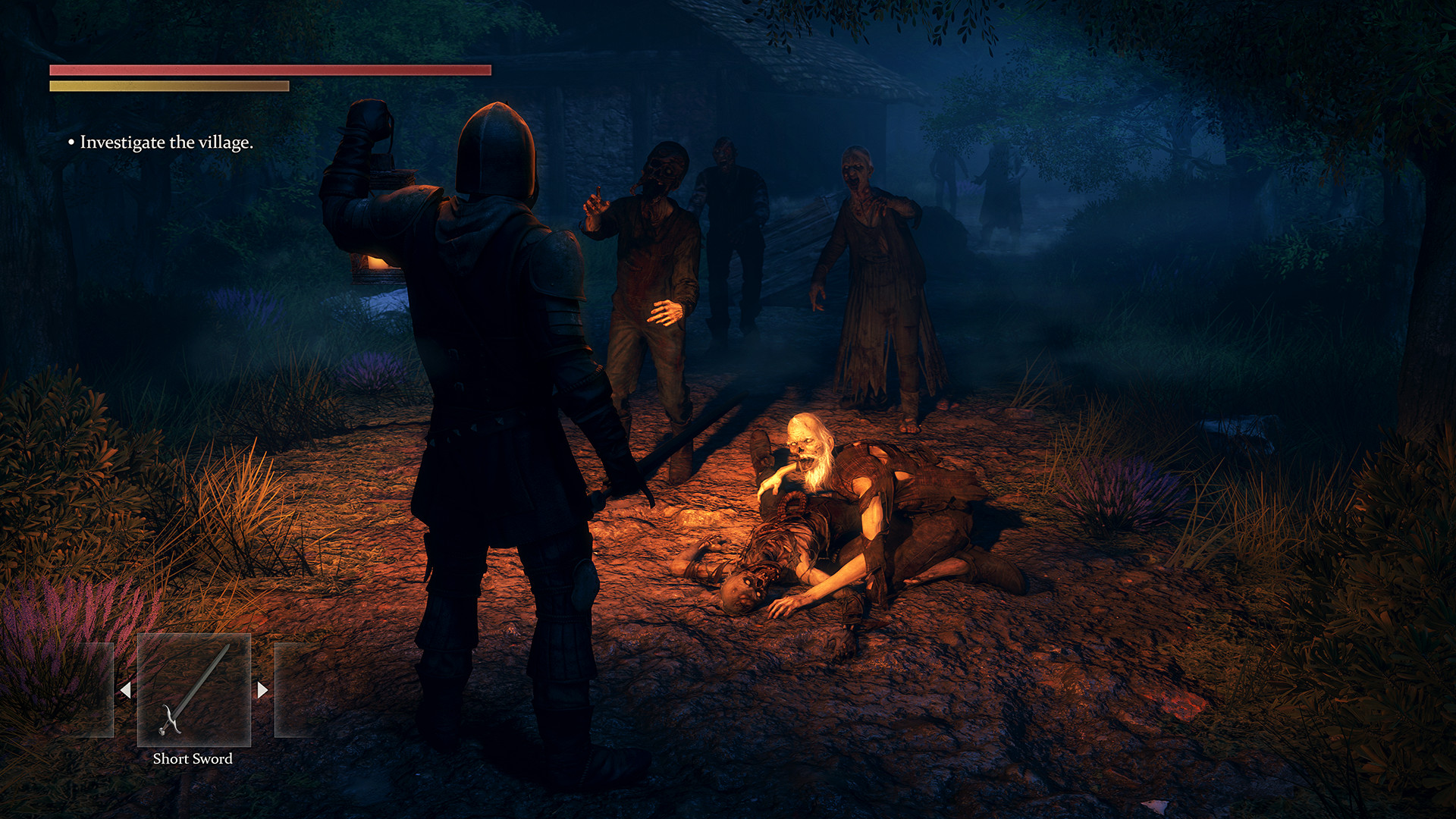Cycle to the next weapon with right arrow
The width and height of the screenshot is (1456, 819).
pos(262,690)
